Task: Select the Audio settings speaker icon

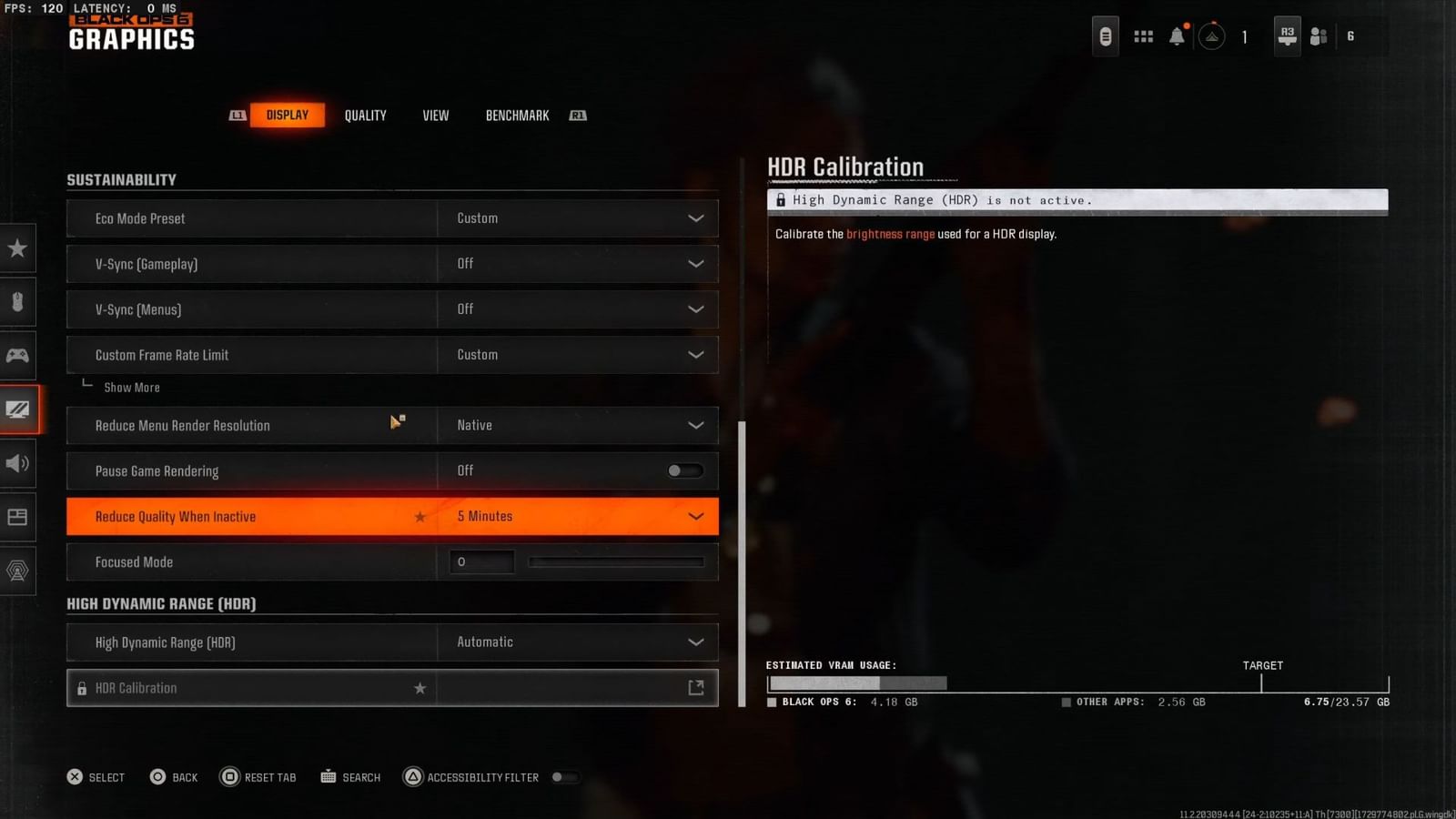Action: coord(18,464)
